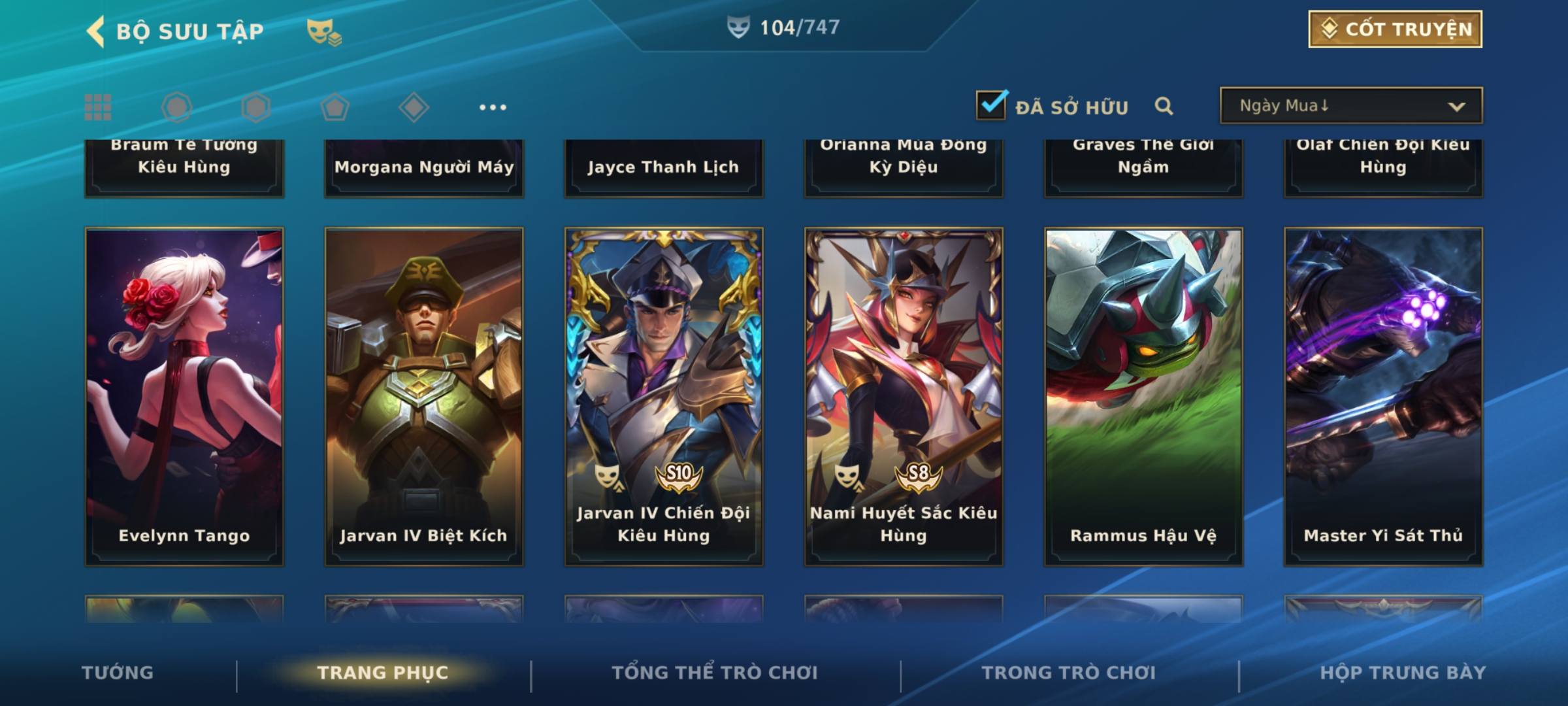Click the mask-and-coins icon beside the title
Image resolution: width=1568 pixels, height=706 pixels.
(324, 32)
